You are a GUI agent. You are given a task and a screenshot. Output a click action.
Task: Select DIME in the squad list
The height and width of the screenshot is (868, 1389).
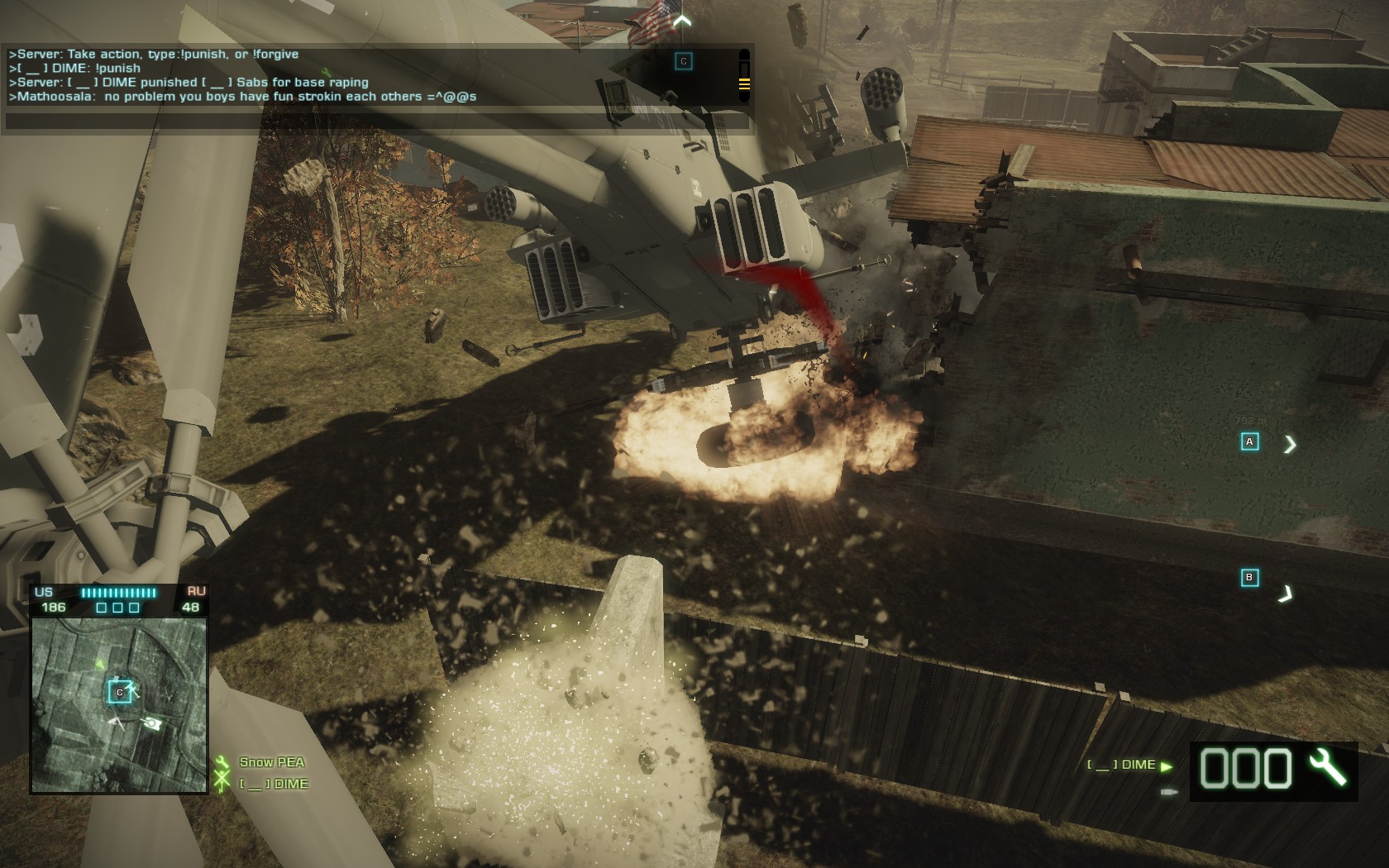[274, 784]
